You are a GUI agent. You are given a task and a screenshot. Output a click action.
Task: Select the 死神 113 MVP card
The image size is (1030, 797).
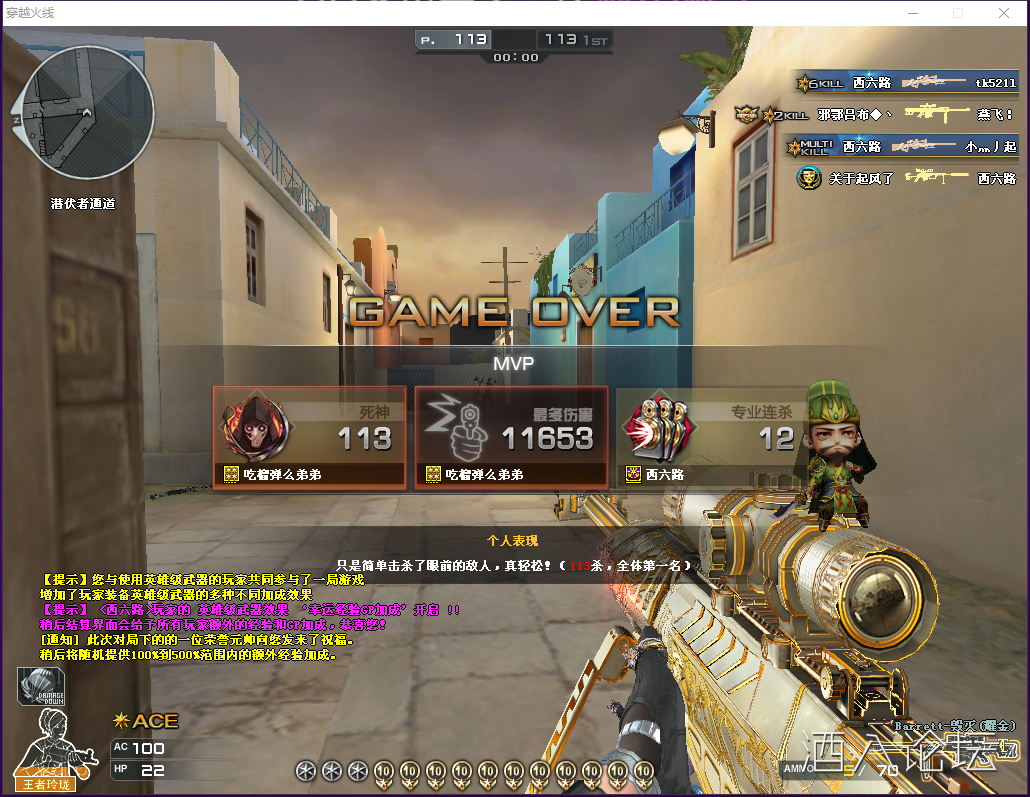point(310,437)
